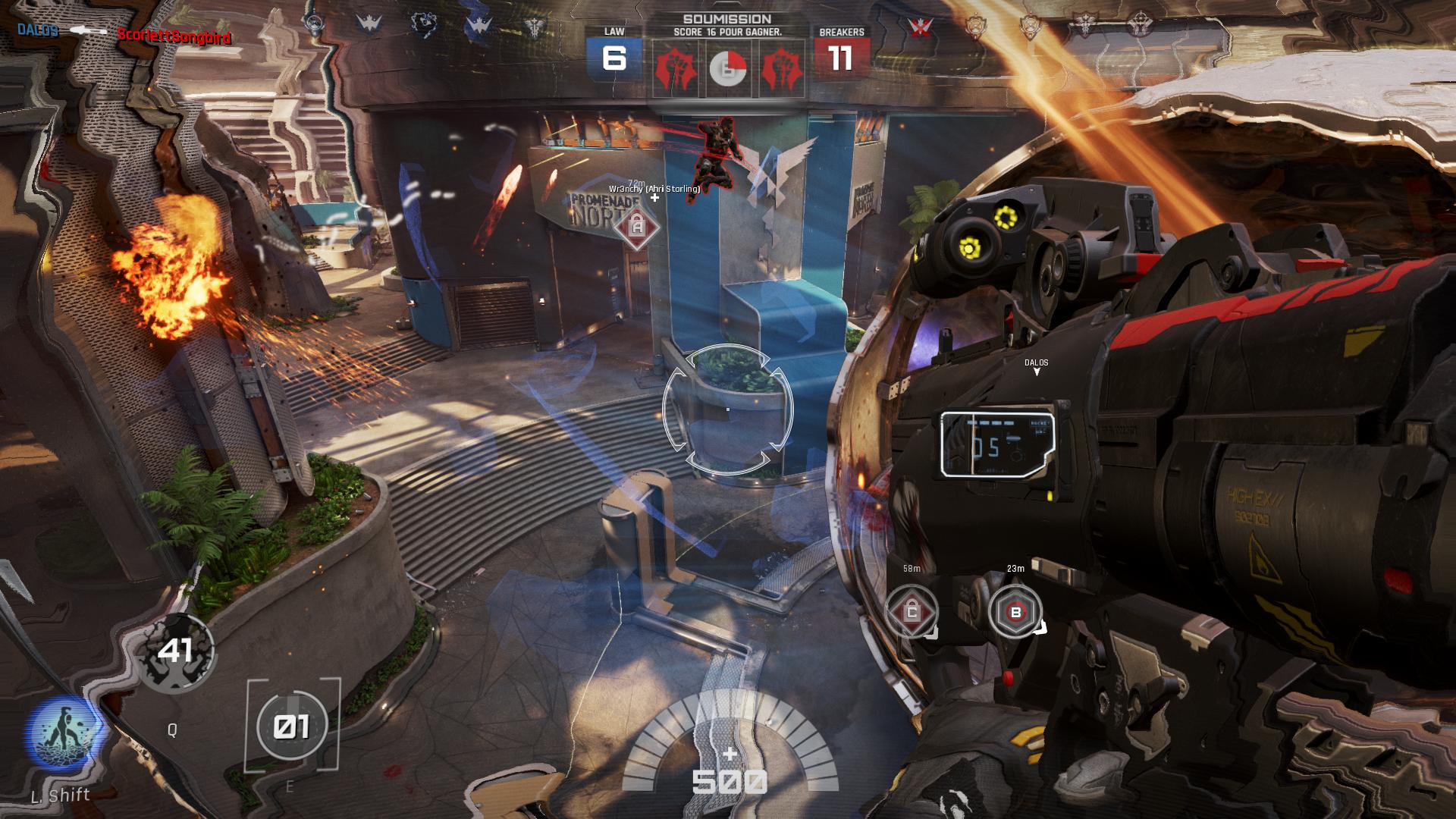1456x819 pixels.
Task: Select the Q ability icon showing 41
Action: pos(175,652)
